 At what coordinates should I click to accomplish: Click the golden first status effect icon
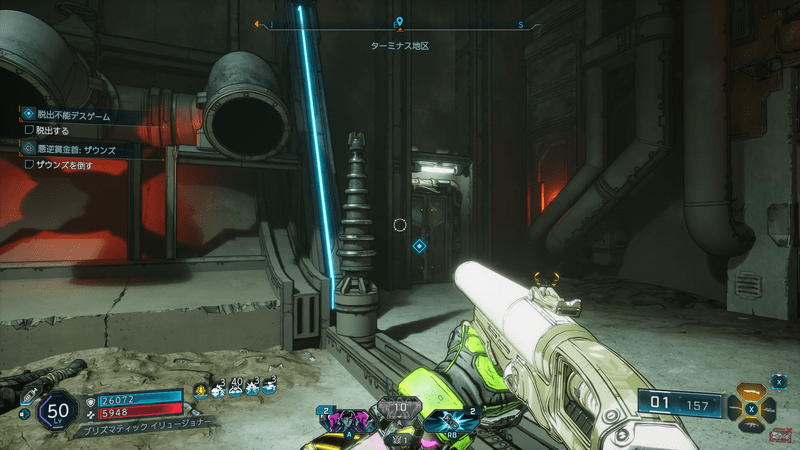tap(200, 387)
